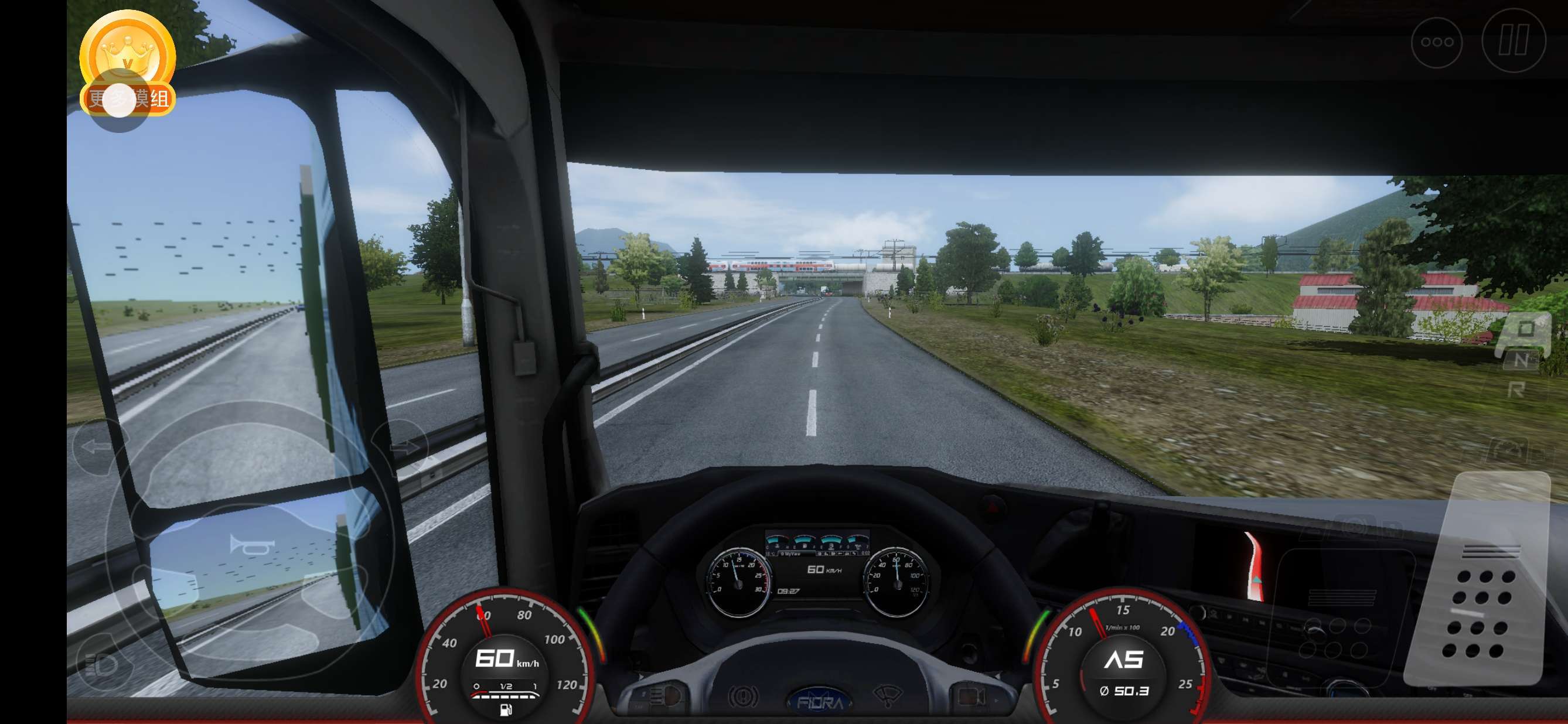Honk the horn on the steering wheel

click(251, 546)
